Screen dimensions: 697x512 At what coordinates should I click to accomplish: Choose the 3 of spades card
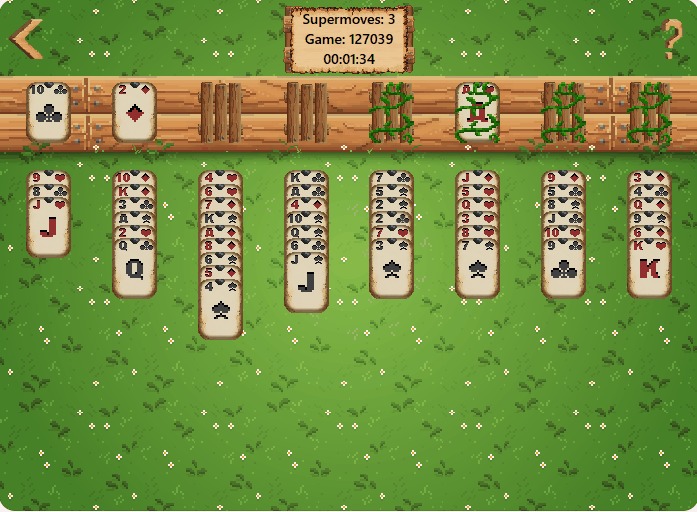(x=392, y=268)
